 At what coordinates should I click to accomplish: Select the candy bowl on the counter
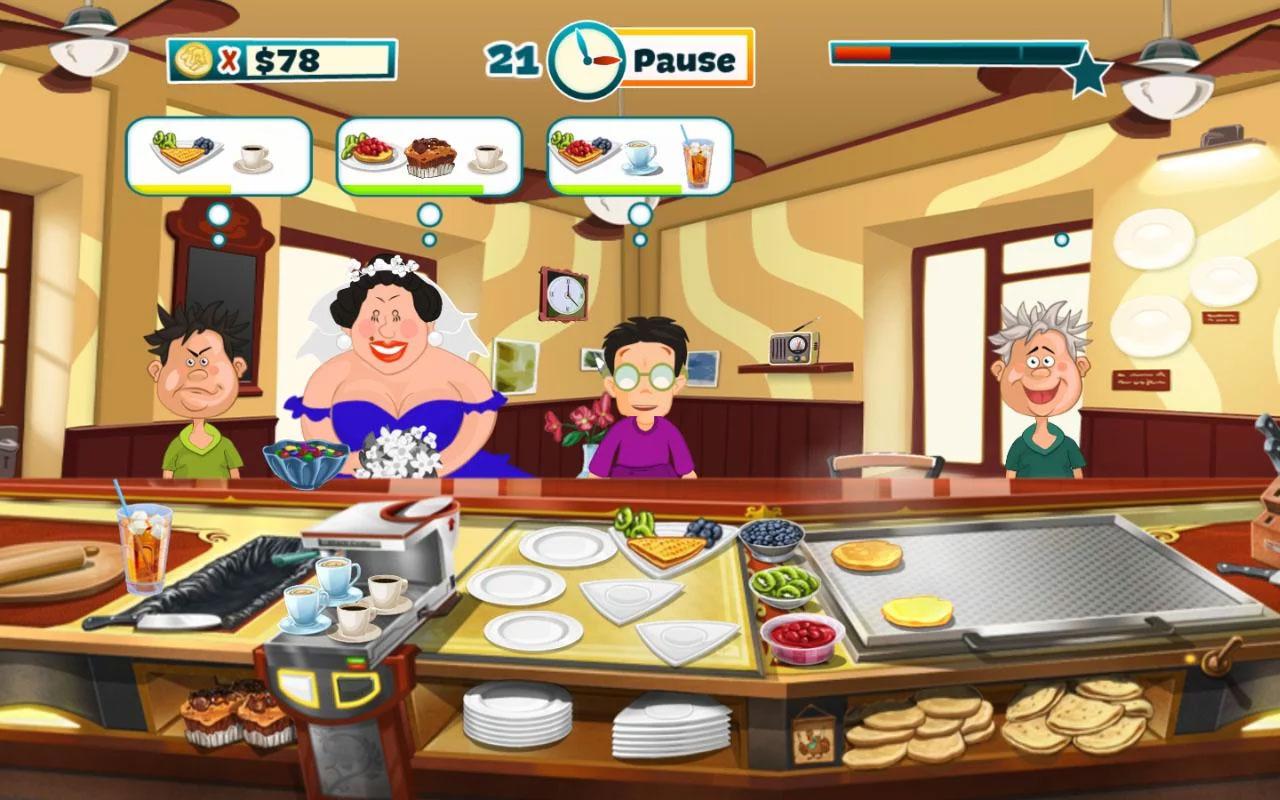tap(305, 463)
